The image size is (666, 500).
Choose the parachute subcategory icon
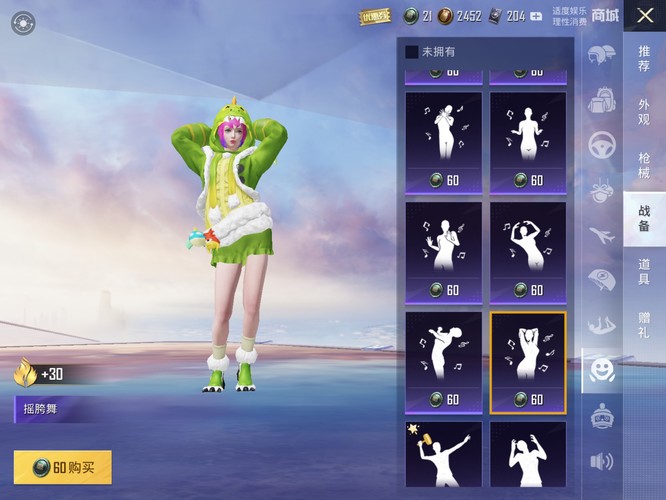pos(602,280)
